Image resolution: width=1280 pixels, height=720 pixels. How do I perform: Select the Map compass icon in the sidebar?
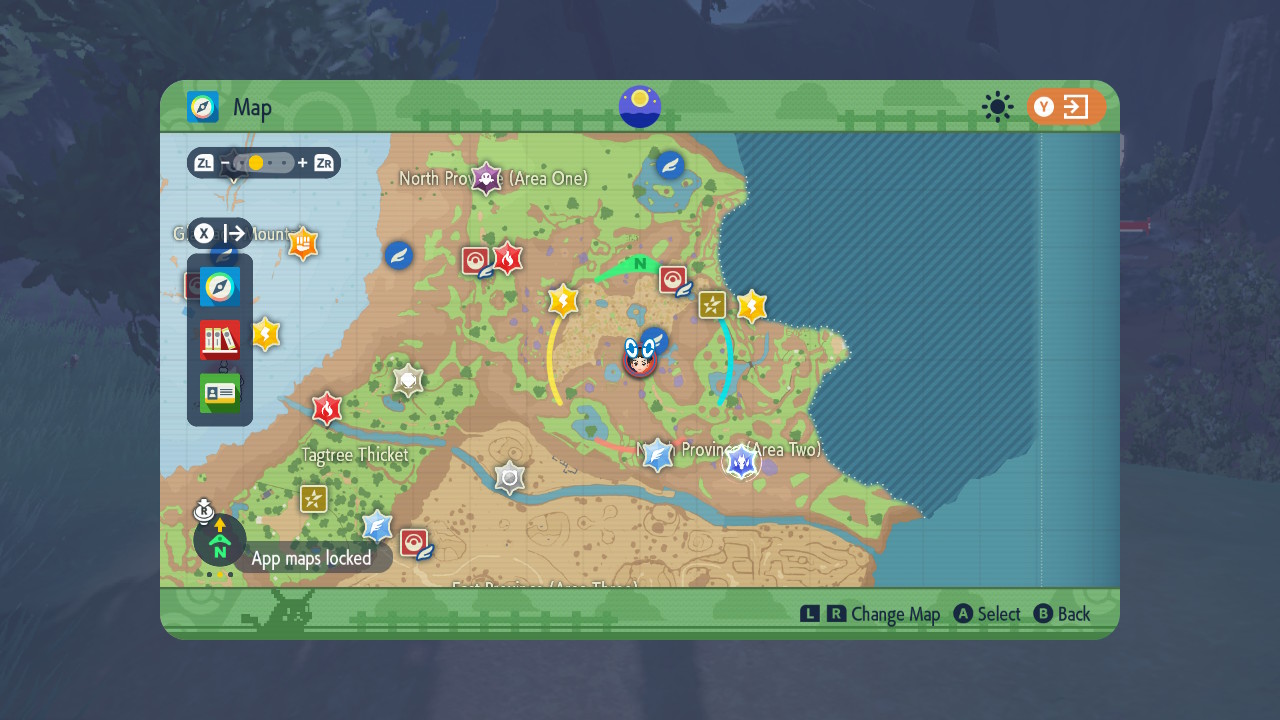[218, 287]
